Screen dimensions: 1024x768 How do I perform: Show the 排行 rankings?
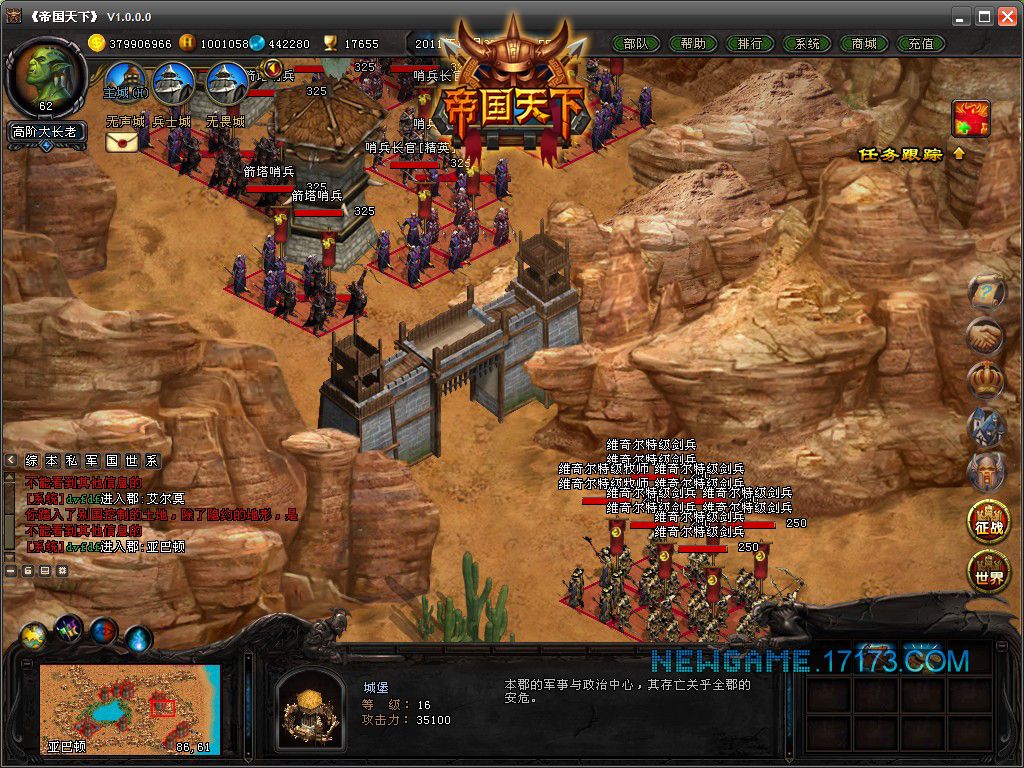click(750, 44)
